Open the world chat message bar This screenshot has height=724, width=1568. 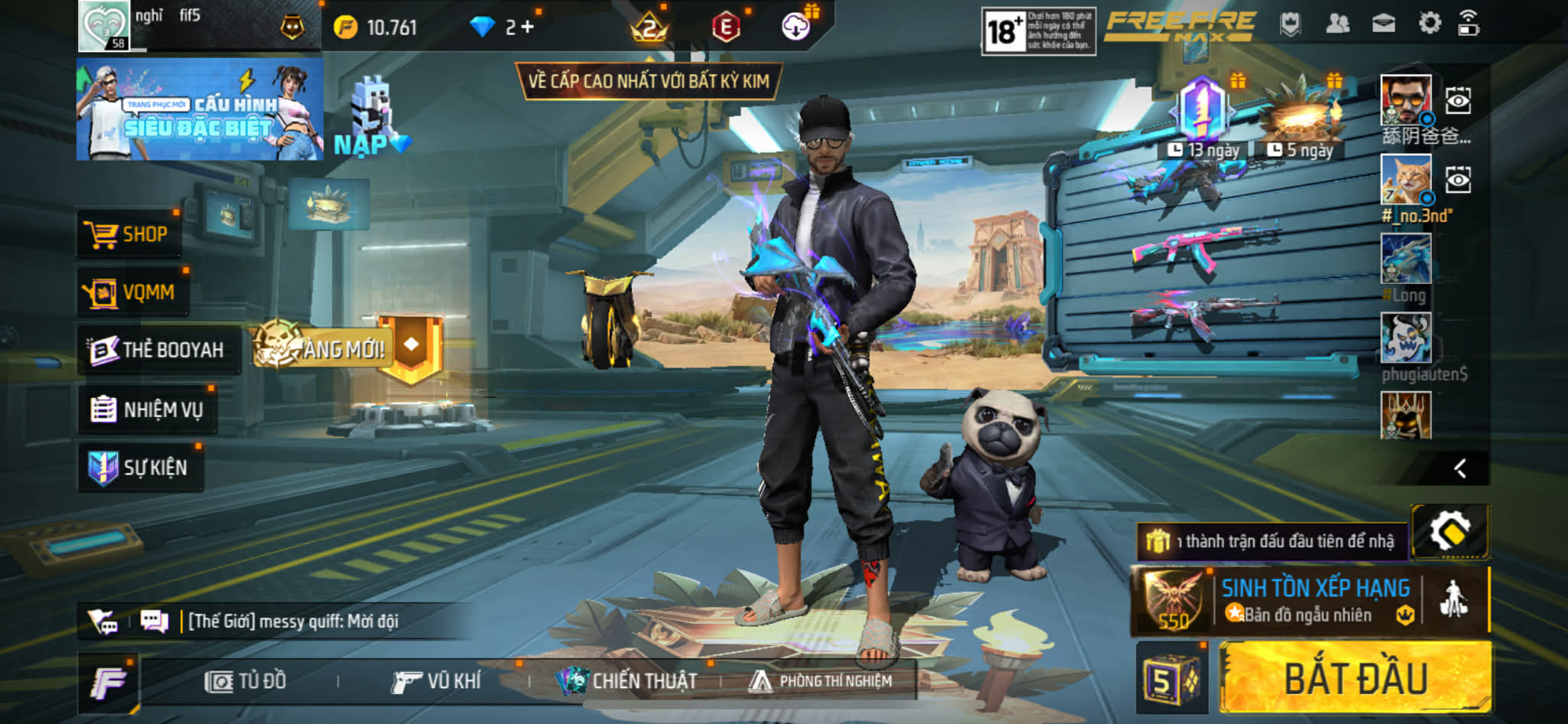coord(291,621)
